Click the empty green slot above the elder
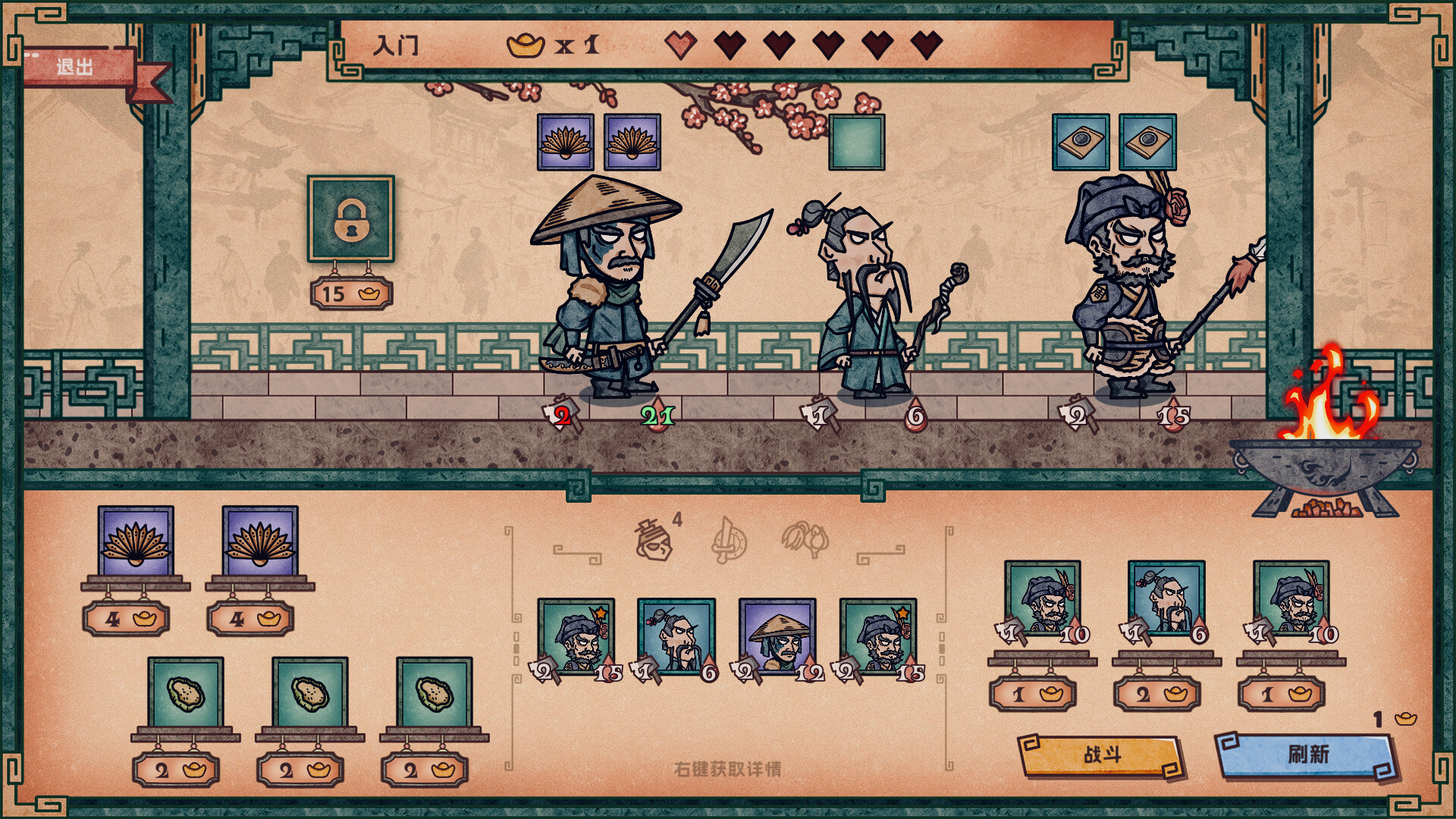1456x819 pixels. click(857, 140)
